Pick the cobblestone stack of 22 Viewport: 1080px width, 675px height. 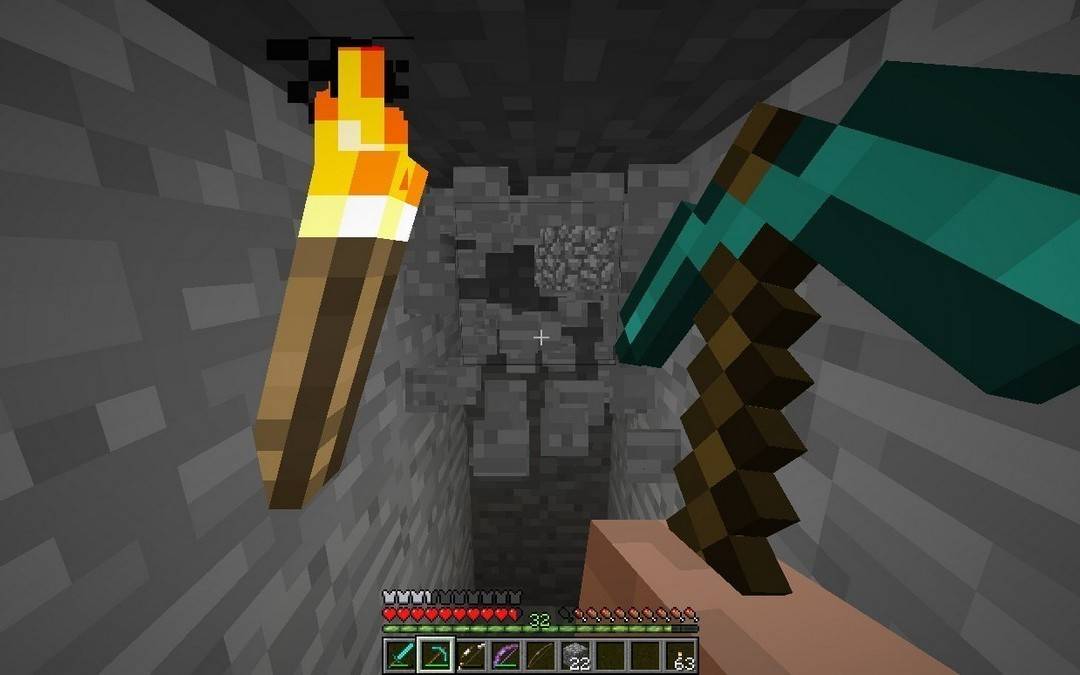(575, 656)
